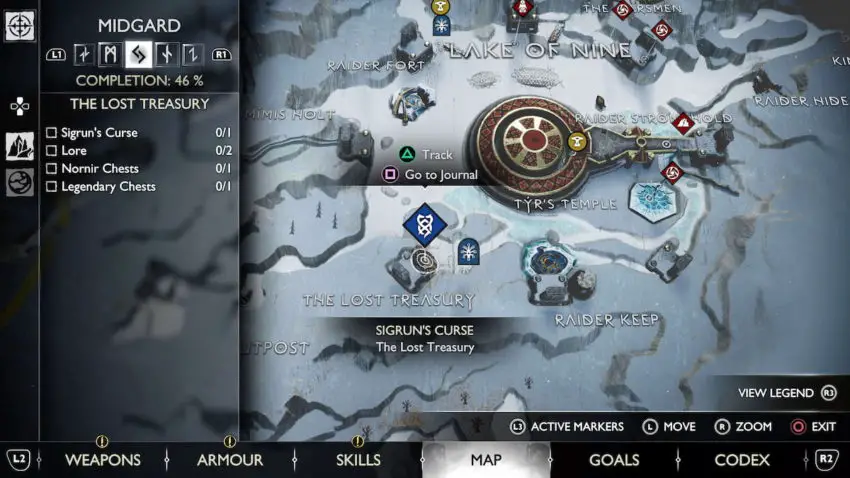Choose the swirl globe icon in sidebar
Image resolution: width=850 pixels, height=478 pixels.
coord(20,182)
